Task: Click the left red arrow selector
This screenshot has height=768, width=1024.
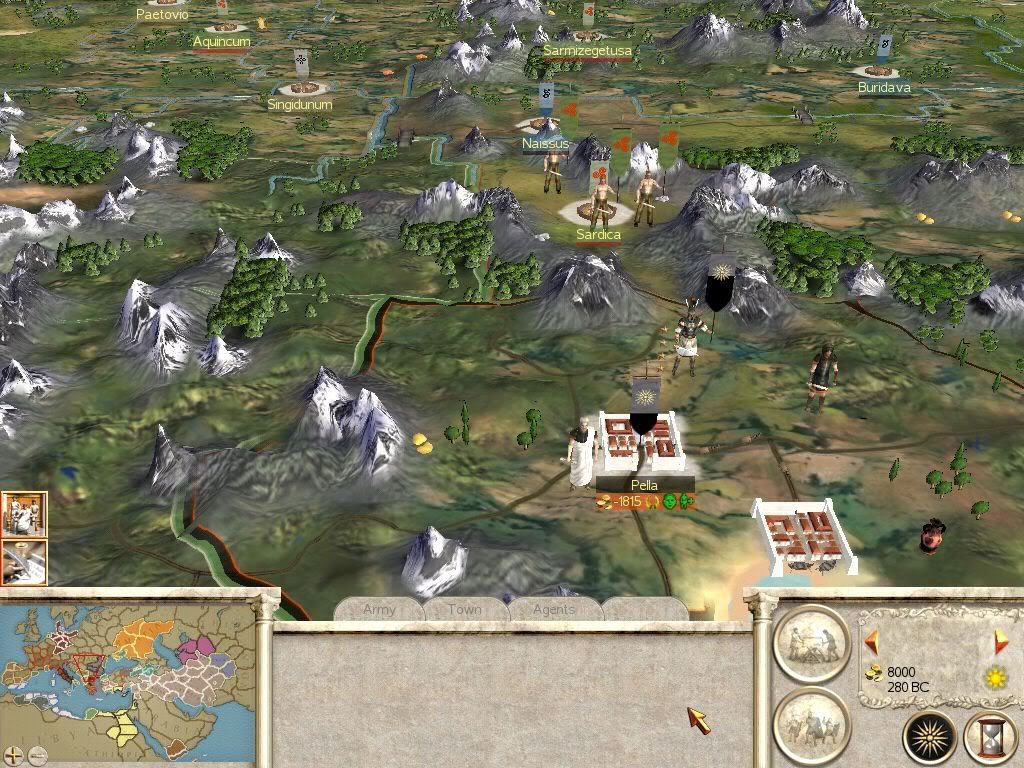Action: pyautogui.click(x=871, y=641)
